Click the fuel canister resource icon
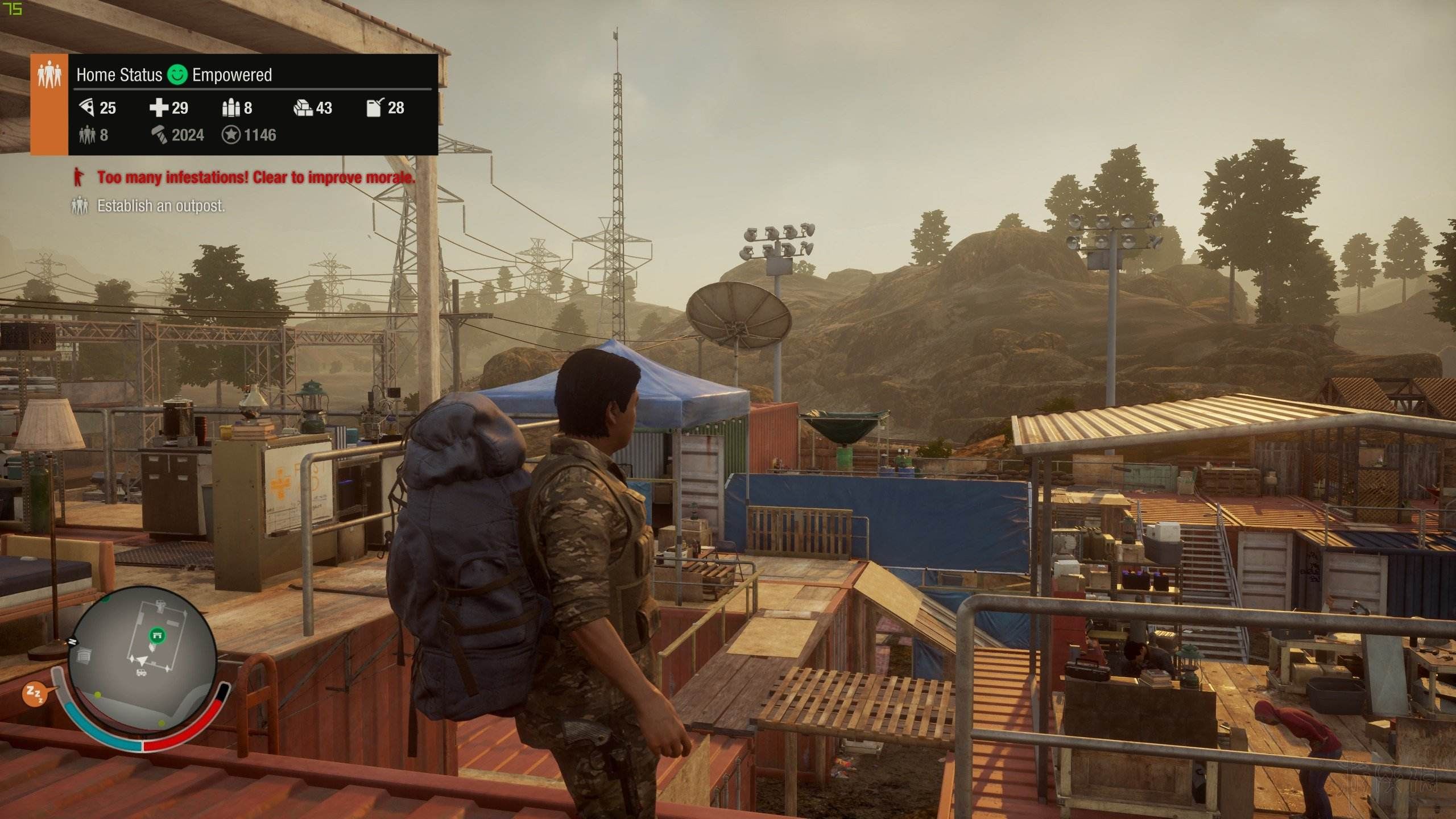The image size is (1456, 819). [375, 107]
